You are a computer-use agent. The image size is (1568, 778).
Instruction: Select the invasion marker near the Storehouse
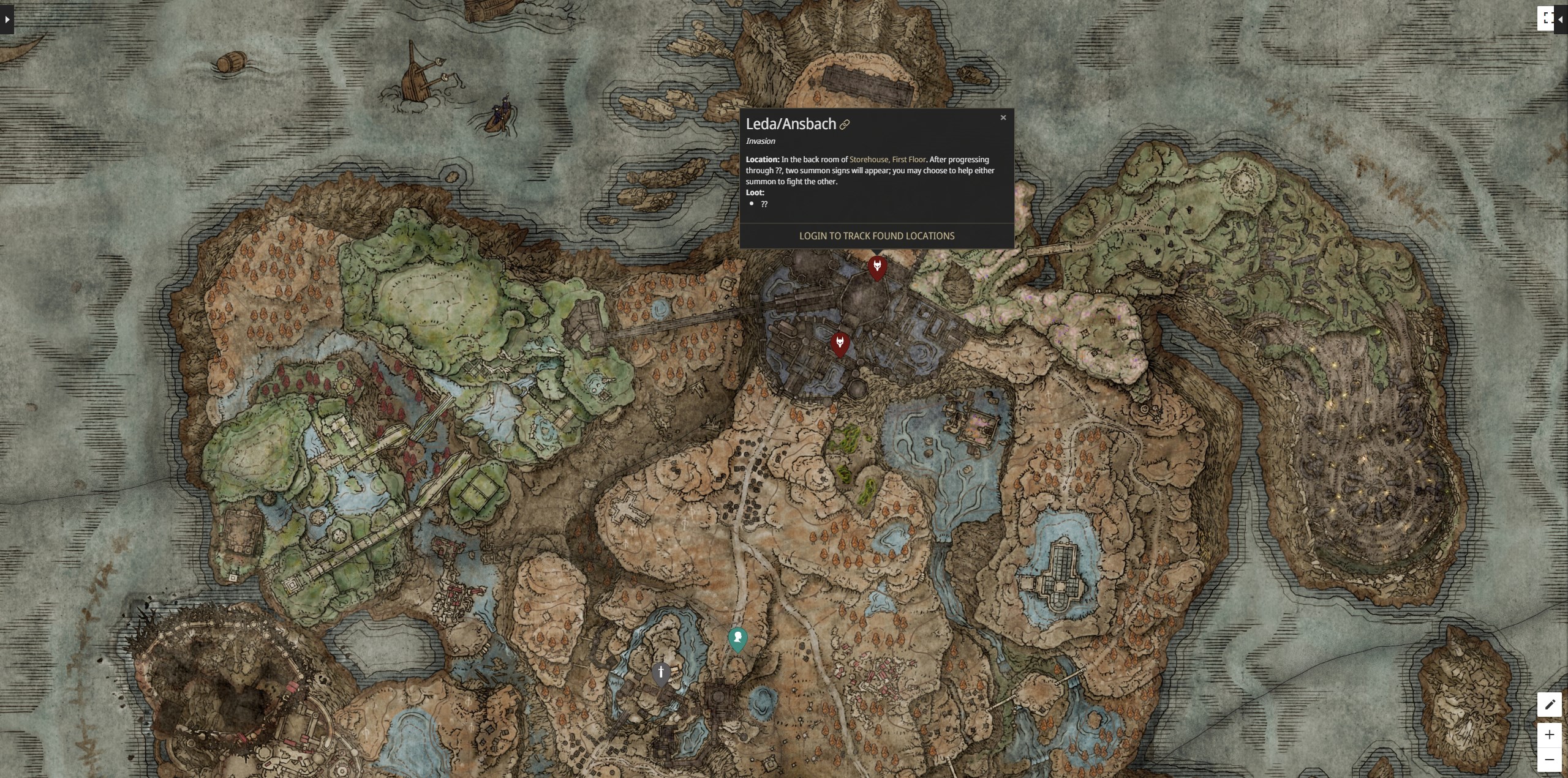click(877, 267)
